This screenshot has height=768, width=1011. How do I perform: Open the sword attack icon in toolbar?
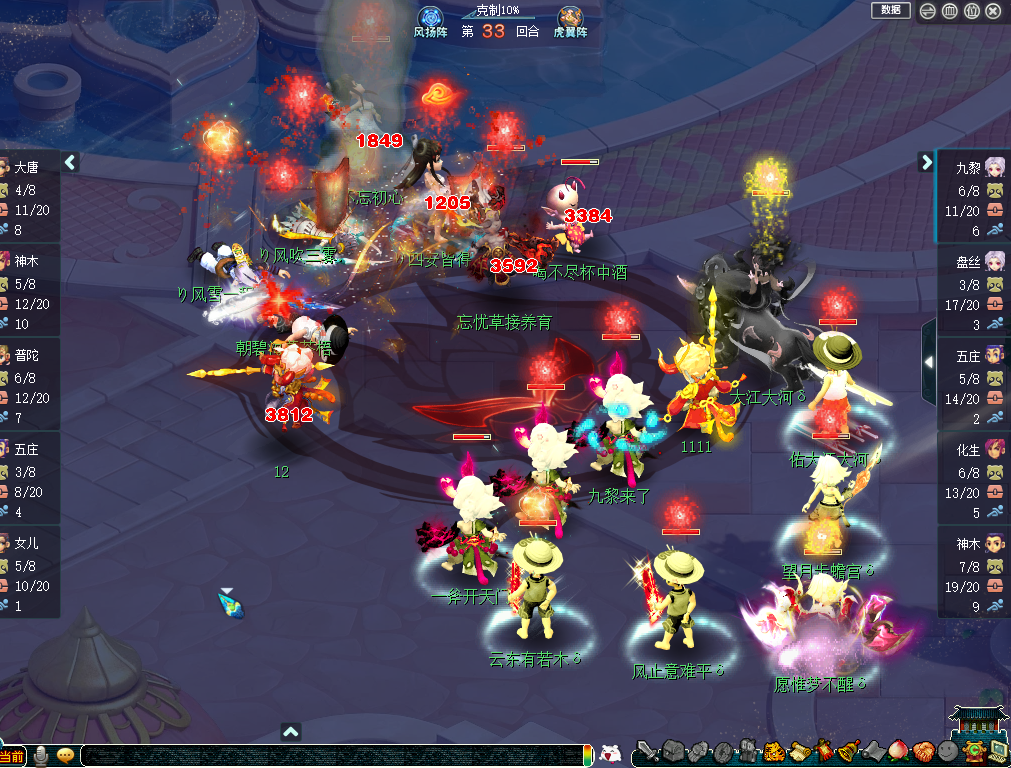[x=648, y=753]
